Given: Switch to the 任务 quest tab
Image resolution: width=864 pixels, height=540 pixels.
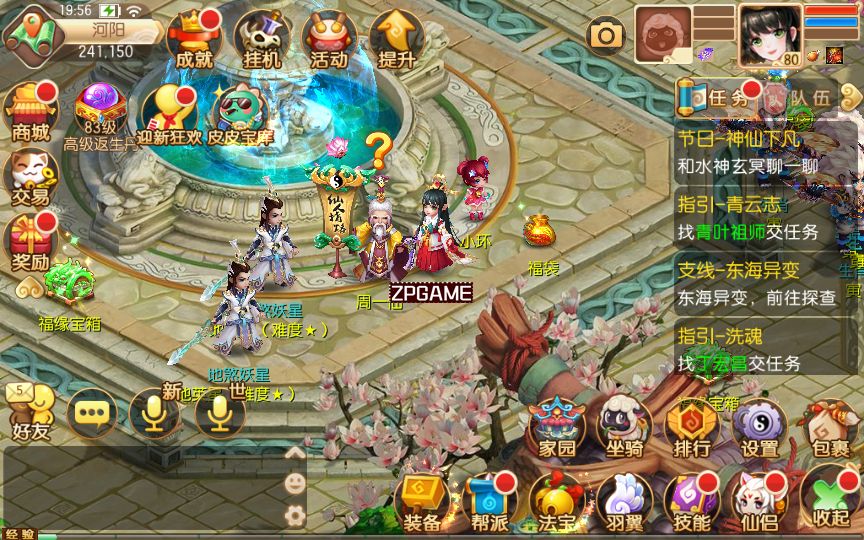Looking at the screenshot, I should 716,97.
